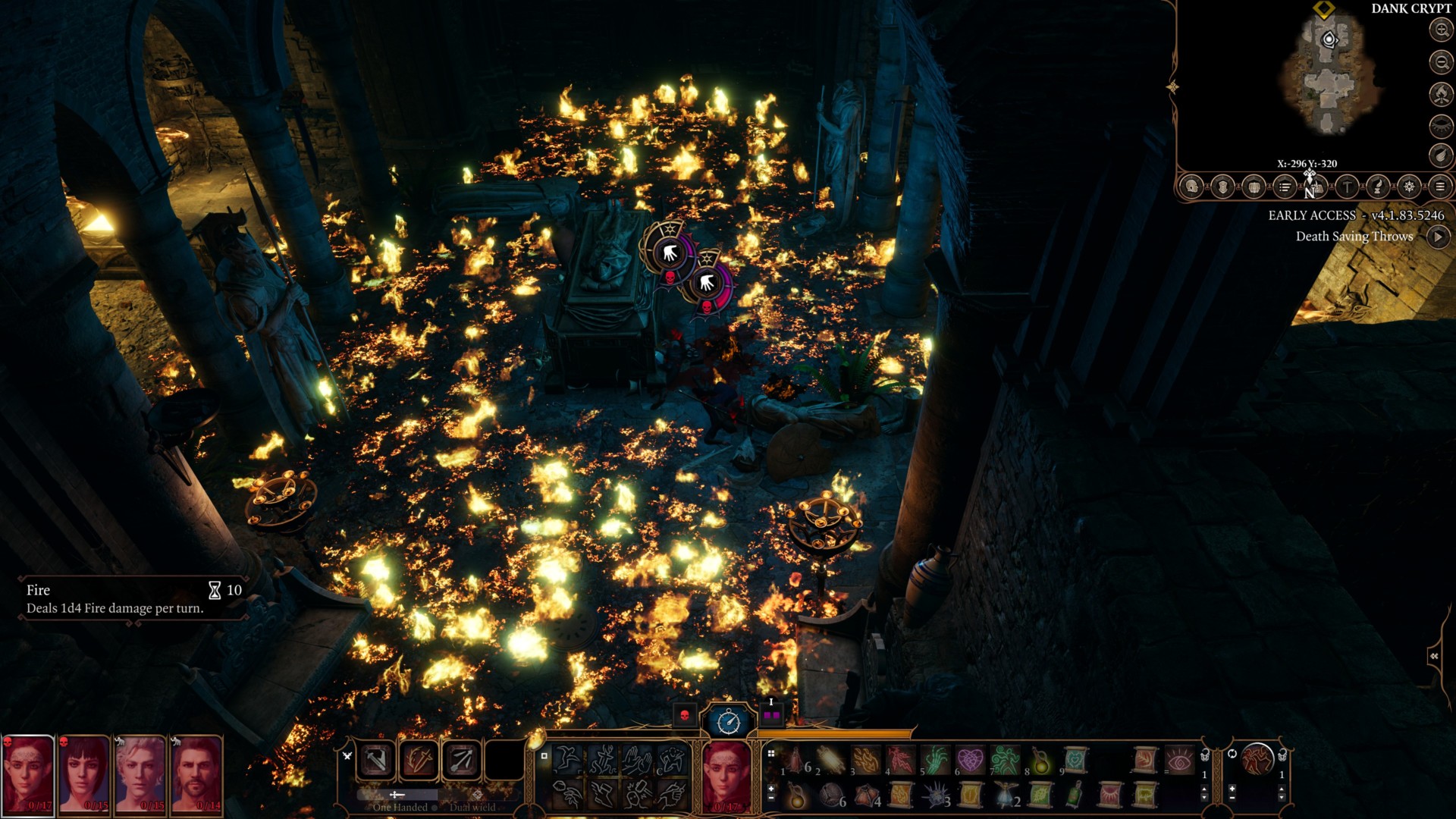End turn with the stopwatch button
This screenshot has width=1456, height=819.
[729, 720]
